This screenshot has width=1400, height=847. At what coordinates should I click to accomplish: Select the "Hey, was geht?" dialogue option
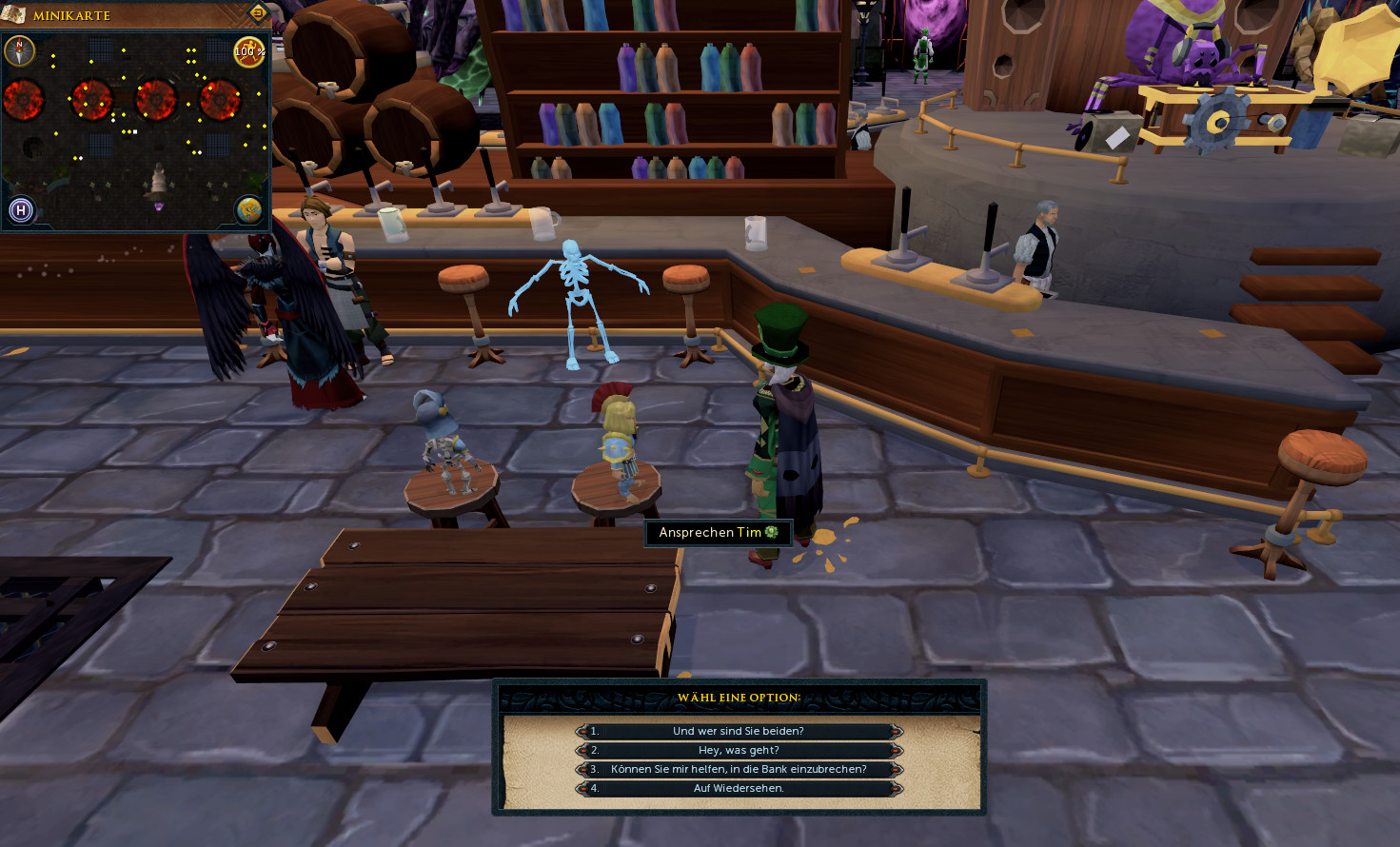(739, 750)
